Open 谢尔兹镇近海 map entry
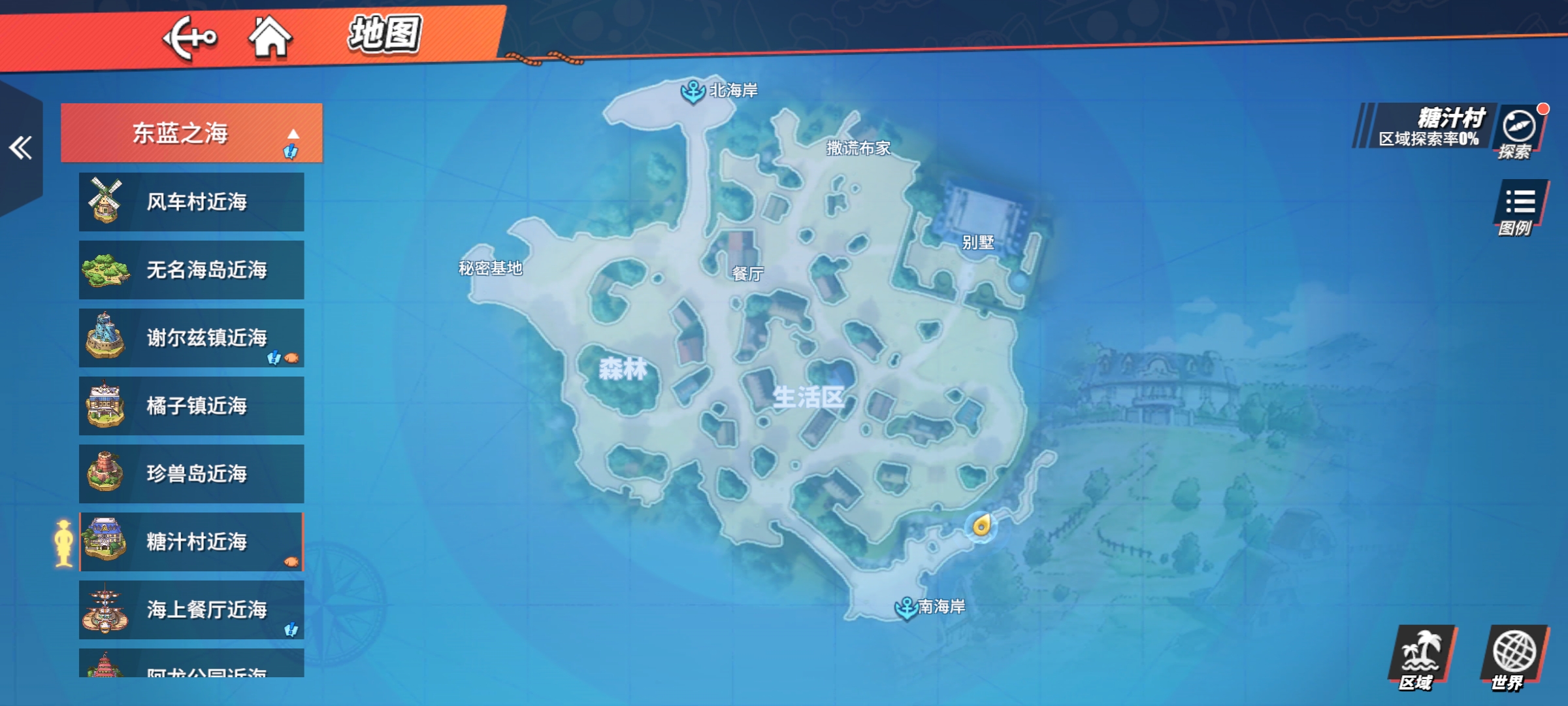Image resolution: width=1568 pixels, height=706 pixels. 191,338
